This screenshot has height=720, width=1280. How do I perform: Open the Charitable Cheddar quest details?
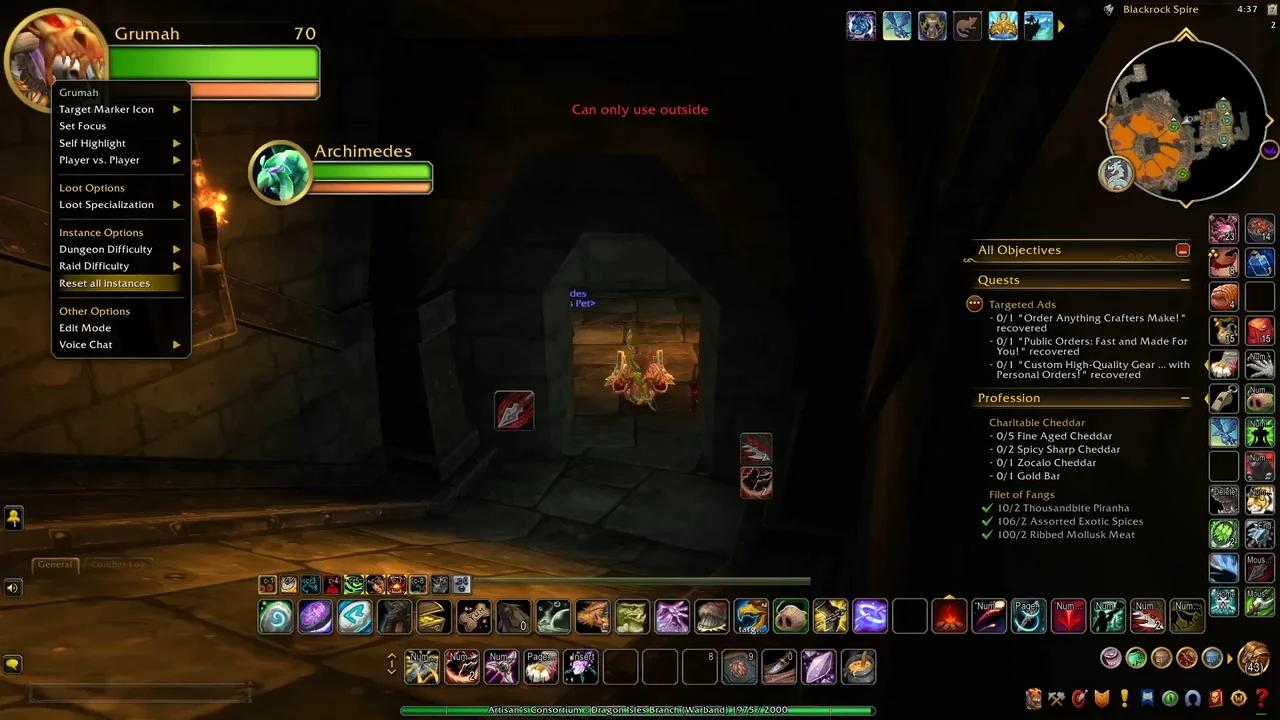[x=1036, y=422]
